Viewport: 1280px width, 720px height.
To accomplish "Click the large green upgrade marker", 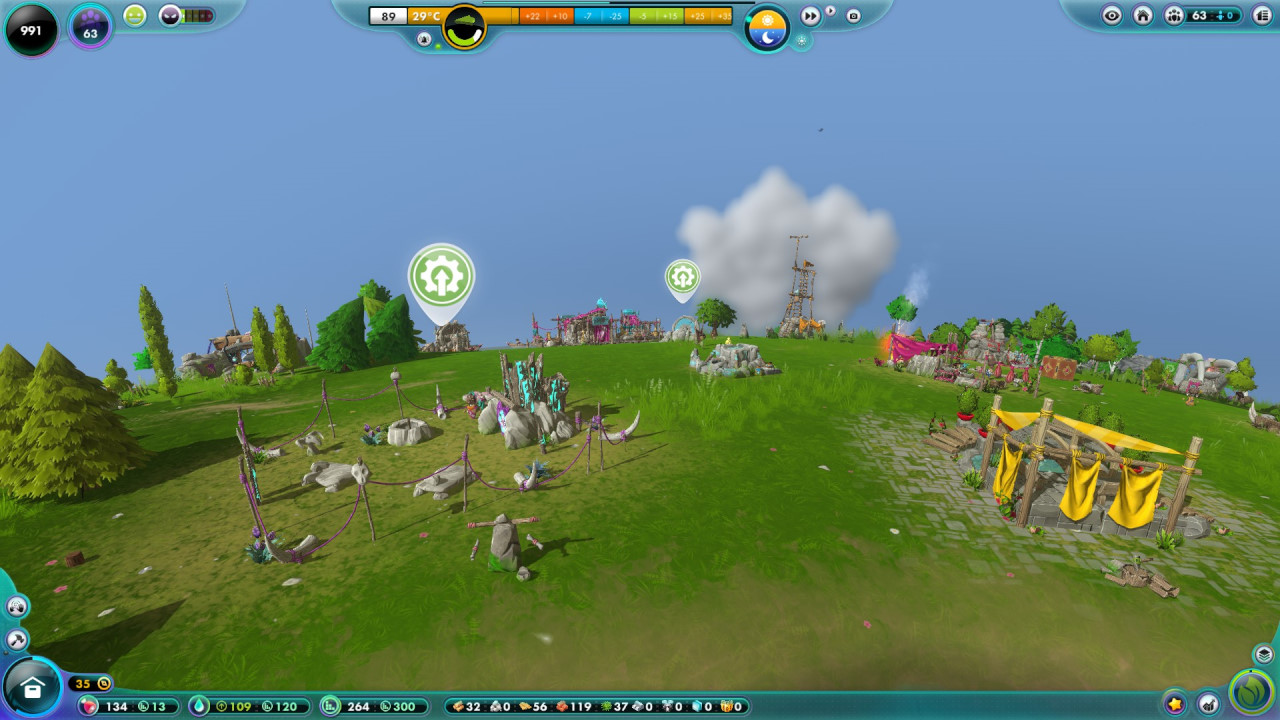I will pyautogui.click(x=441, y=277).
